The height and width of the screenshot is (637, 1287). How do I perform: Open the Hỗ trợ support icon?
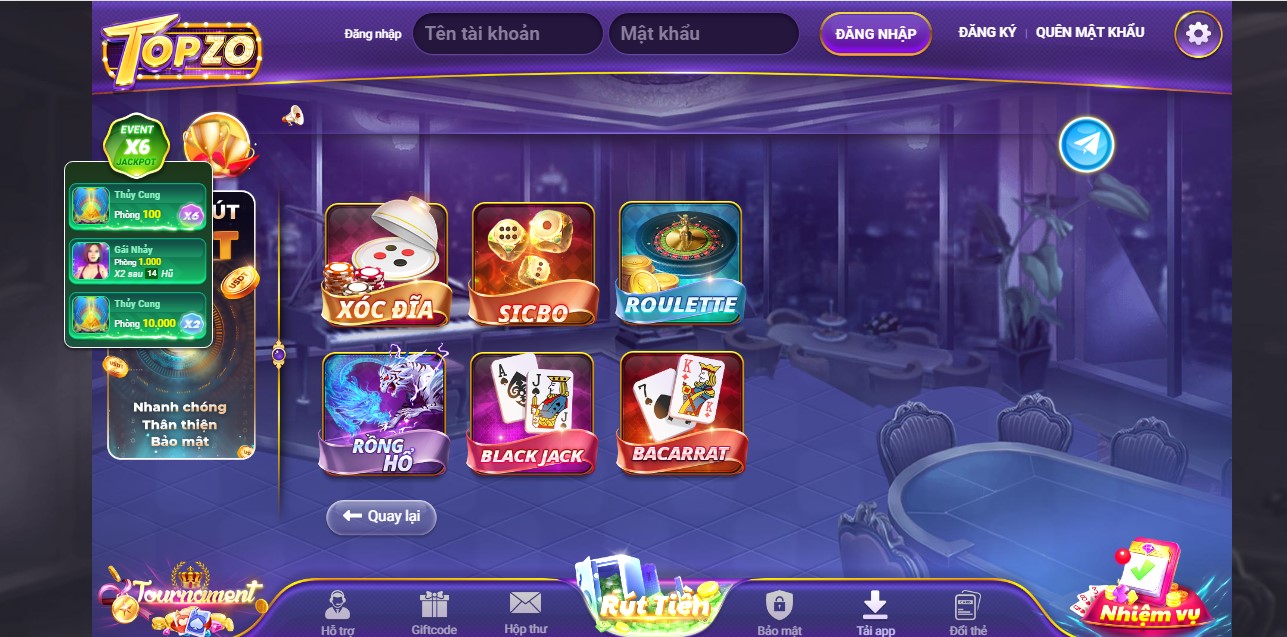336,612
